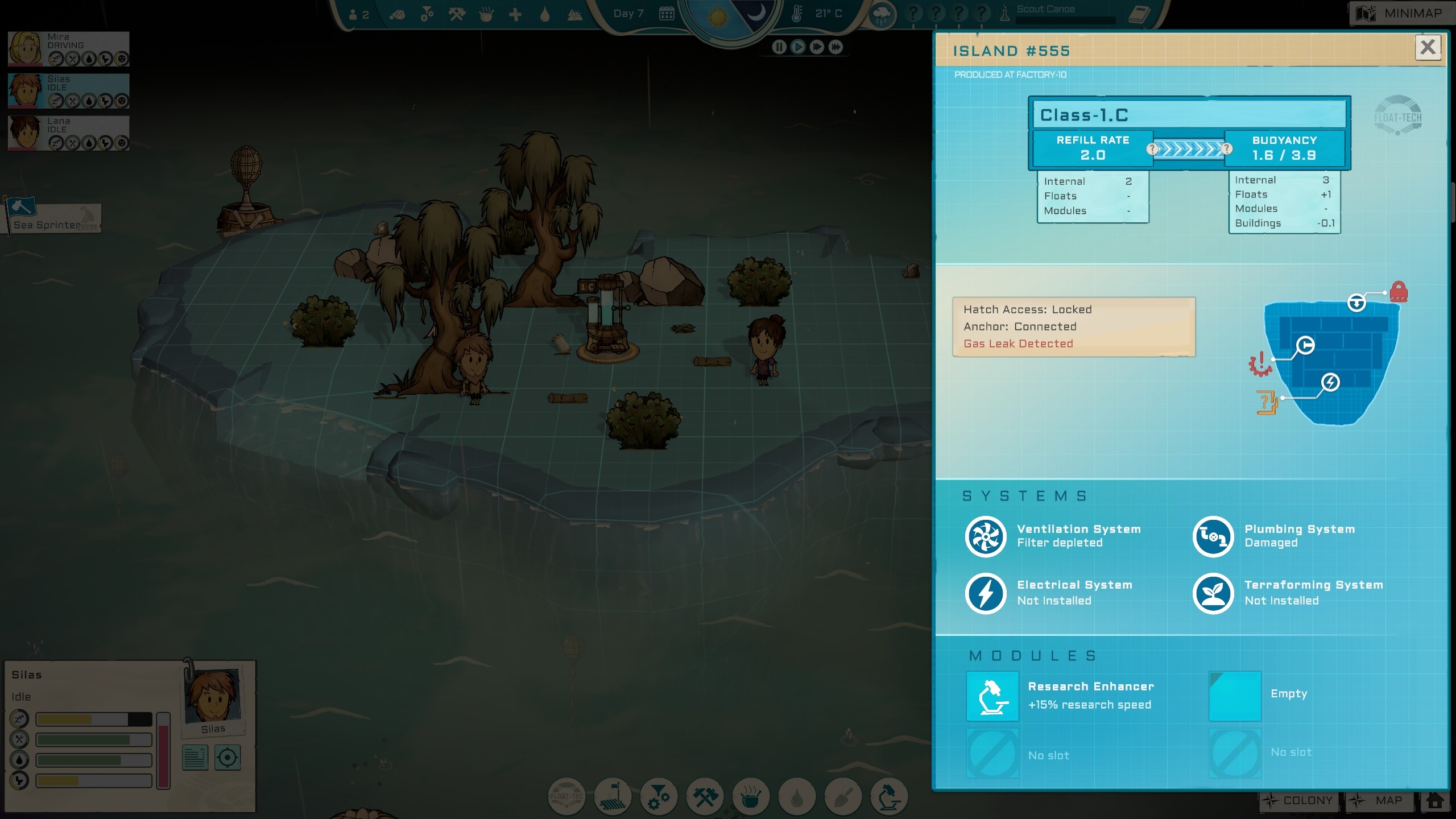
Task: Open the Ventilation System details
Action: (x=986, y=536)
